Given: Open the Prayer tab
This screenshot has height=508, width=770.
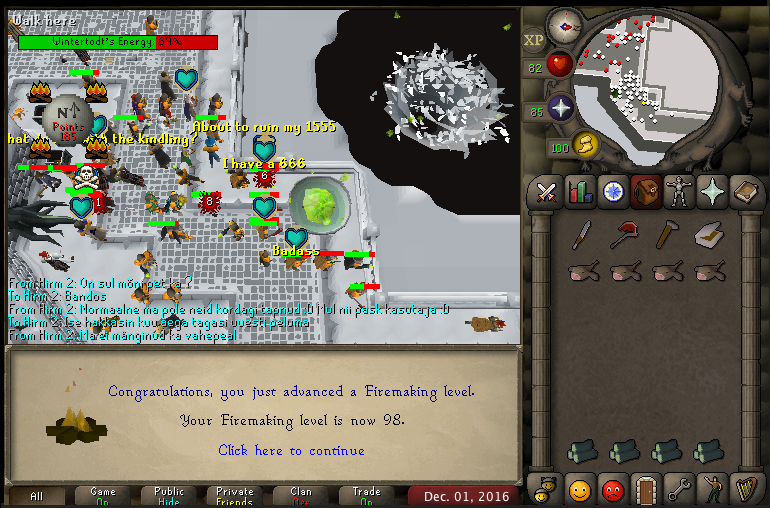Looking at the screenshot, I should pyautogui.click(x=711, y=190).
